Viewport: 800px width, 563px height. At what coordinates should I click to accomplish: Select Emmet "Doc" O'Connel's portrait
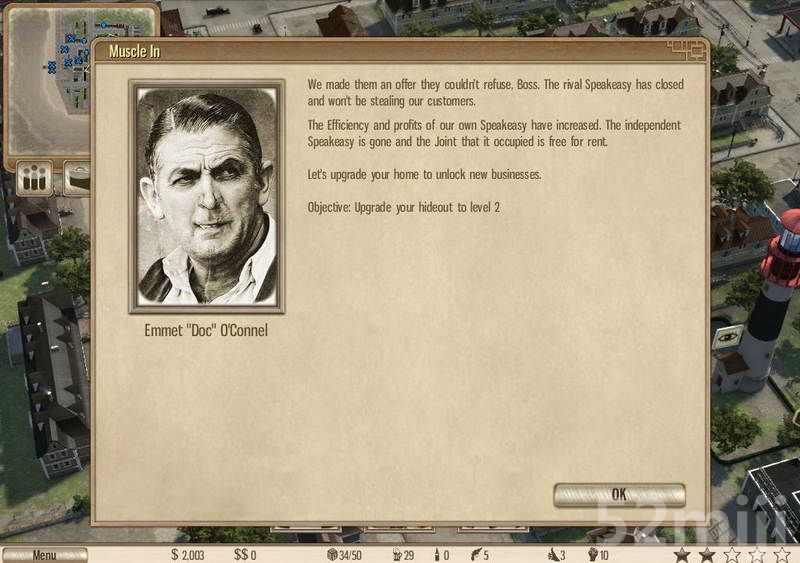207,197
